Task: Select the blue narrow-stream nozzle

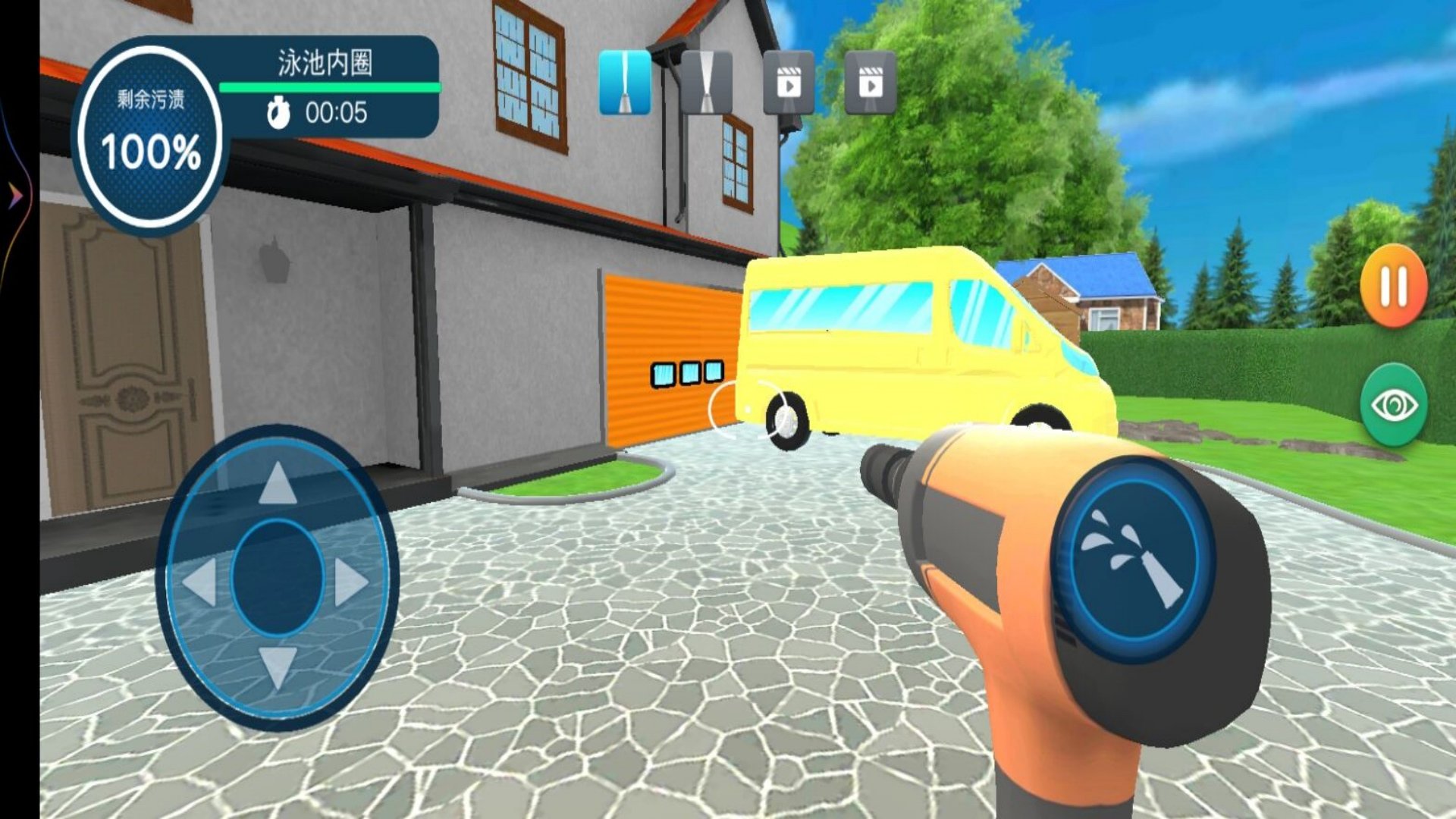Action: point(625,83)
